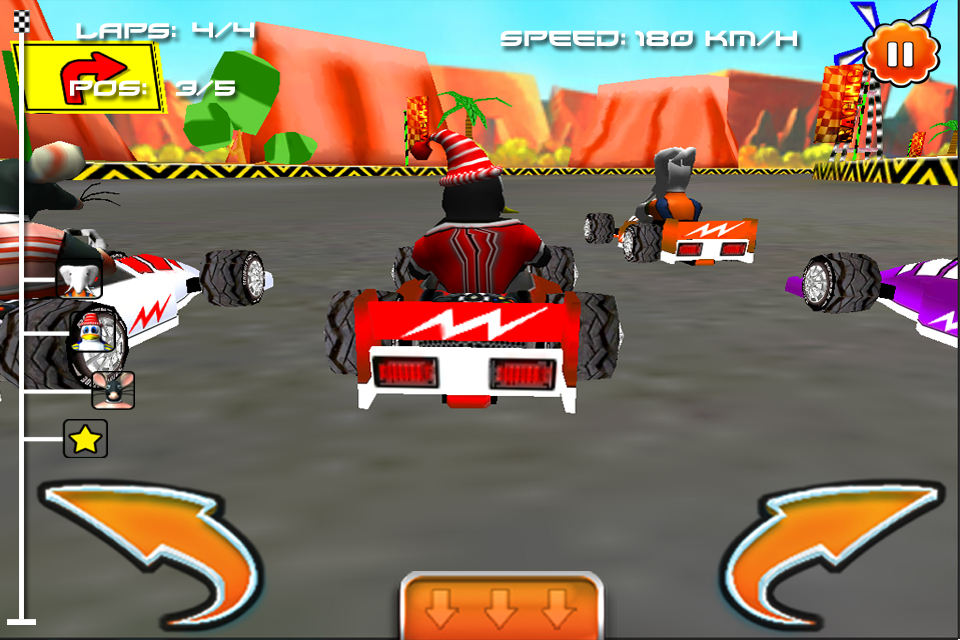Screen dimensions: 960x640
Task: Click the penguin racer progress icon
Action: (x=90, y=333)
